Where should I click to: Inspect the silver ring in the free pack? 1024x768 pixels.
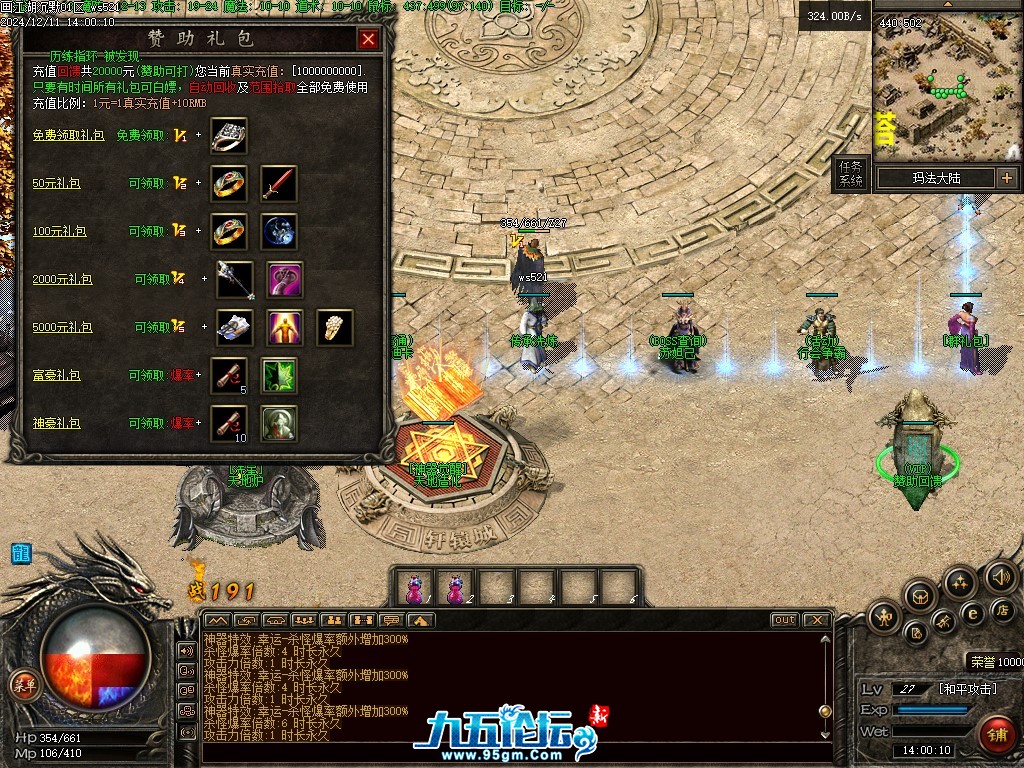(x=229, y=135)
